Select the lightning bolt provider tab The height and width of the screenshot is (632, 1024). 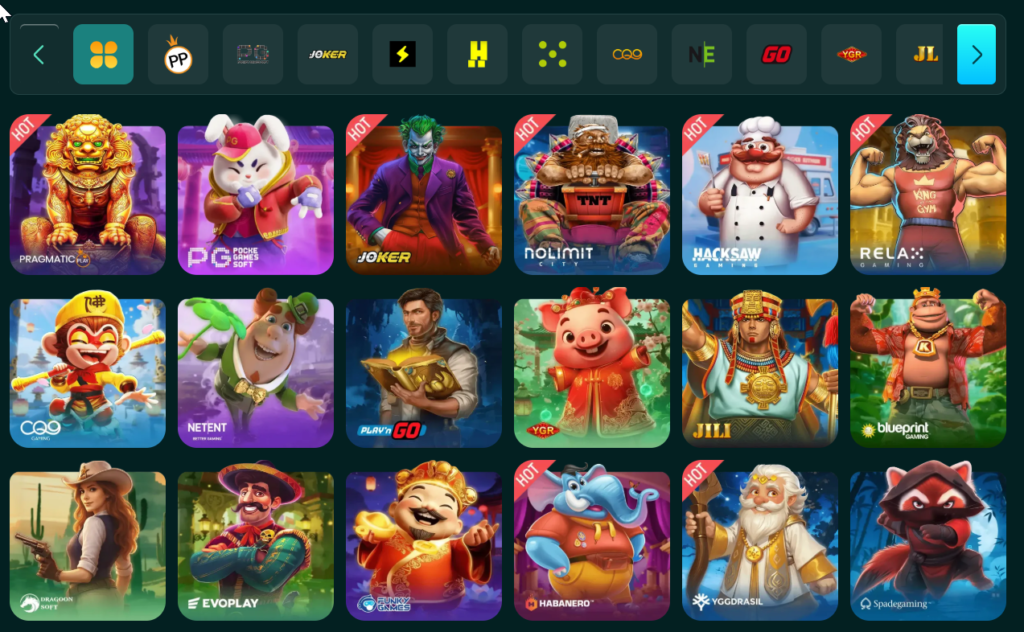click(402, 54)
